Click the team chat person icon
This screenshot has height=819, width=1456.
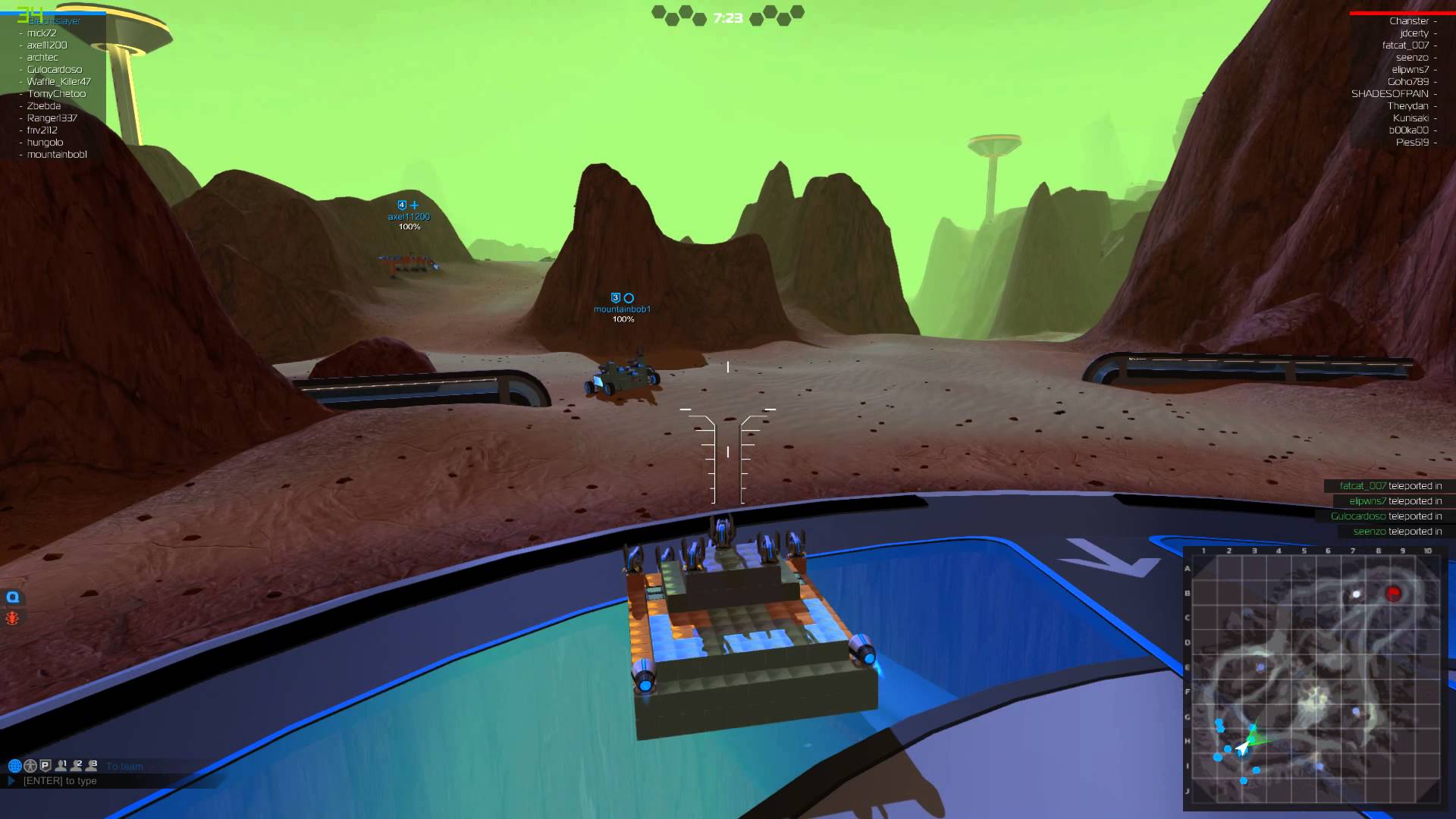[30, 765]
